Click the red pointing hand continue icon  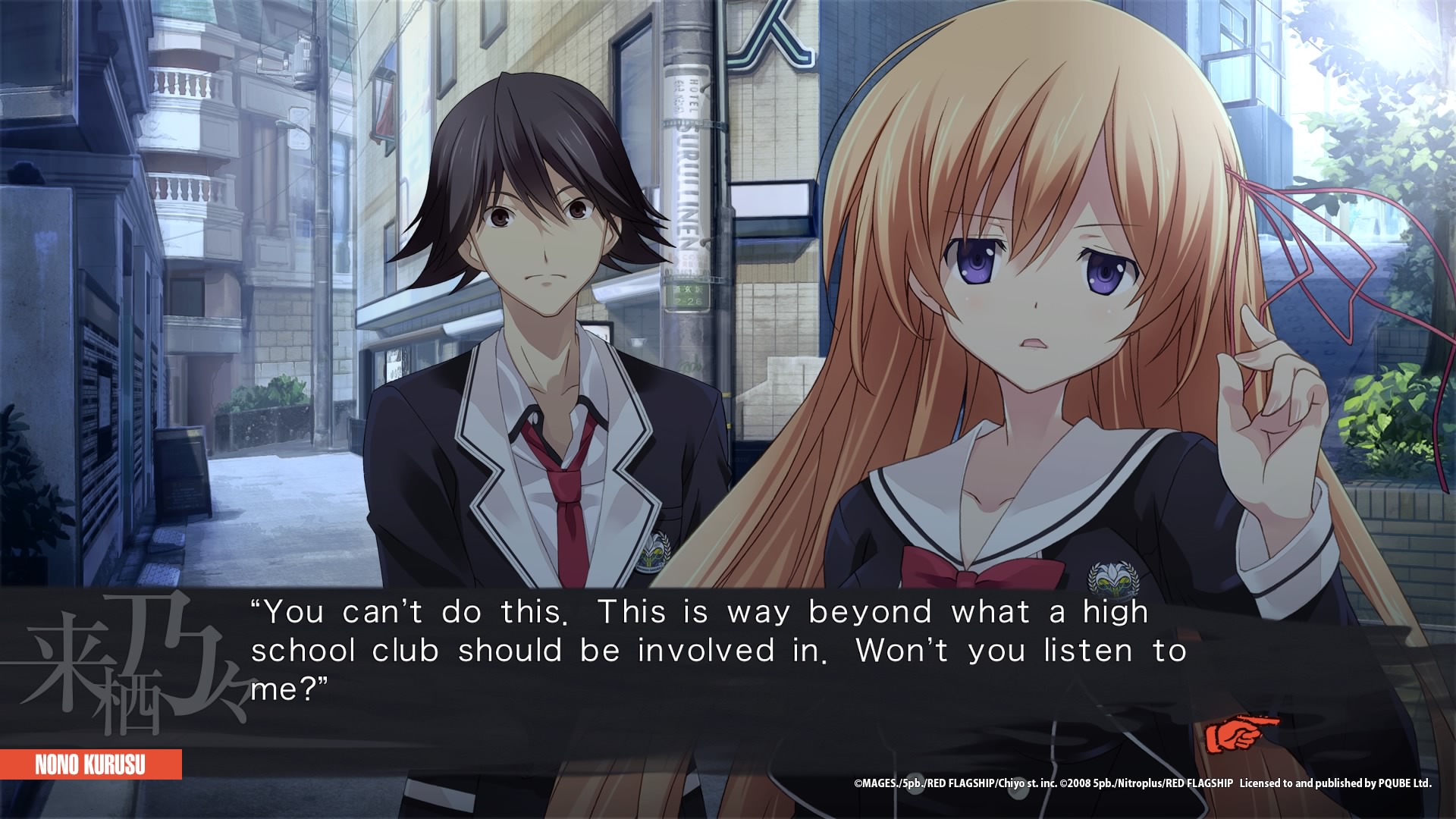click(x=1239, y=735)
